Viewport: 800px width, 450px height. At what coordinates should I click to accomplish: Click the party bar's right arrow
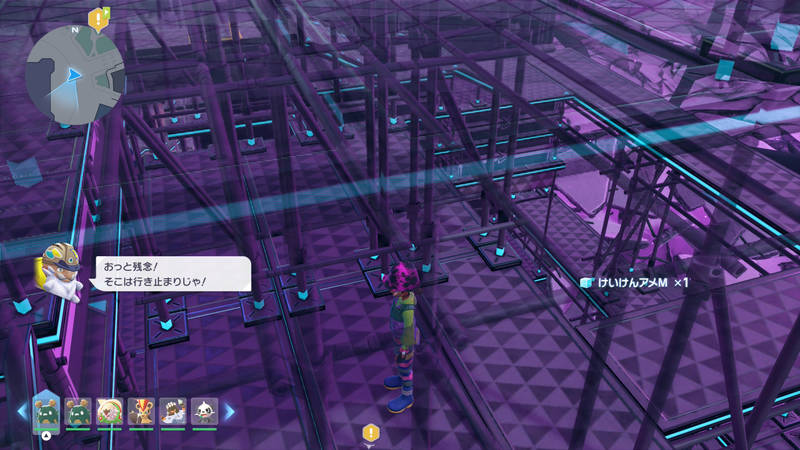[229, 411]
